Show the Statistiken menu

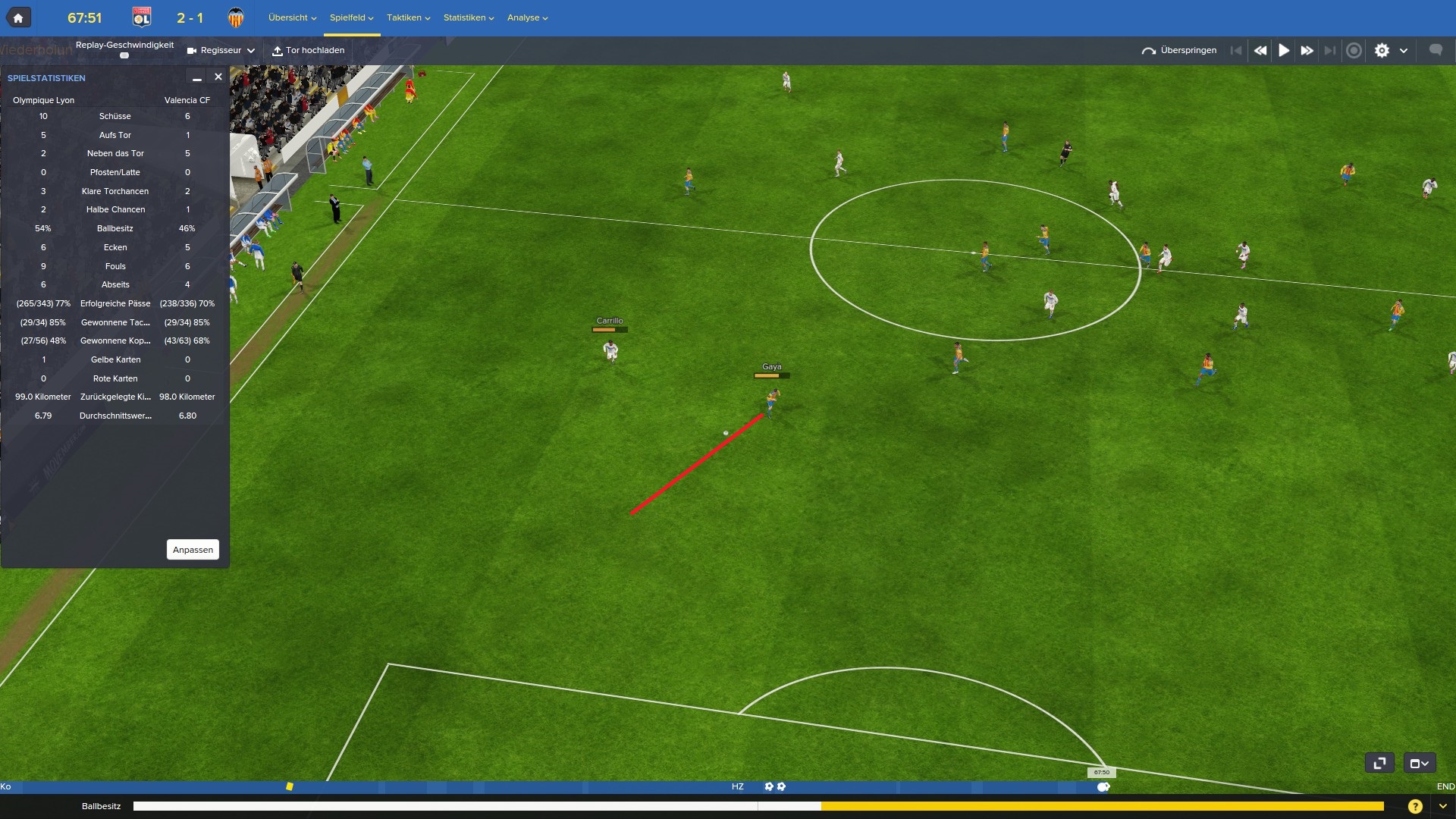point(468,17)
